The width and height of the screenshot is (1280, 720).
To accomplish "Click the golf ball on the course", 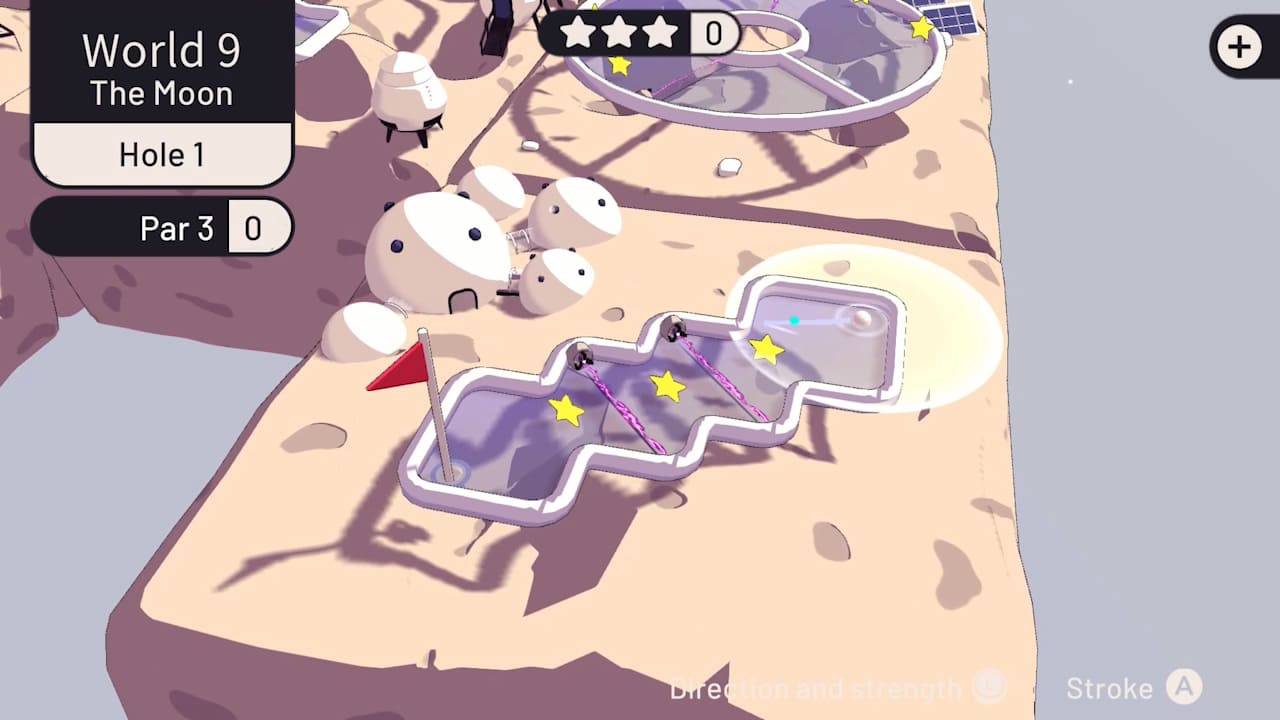I will [862, 320].
